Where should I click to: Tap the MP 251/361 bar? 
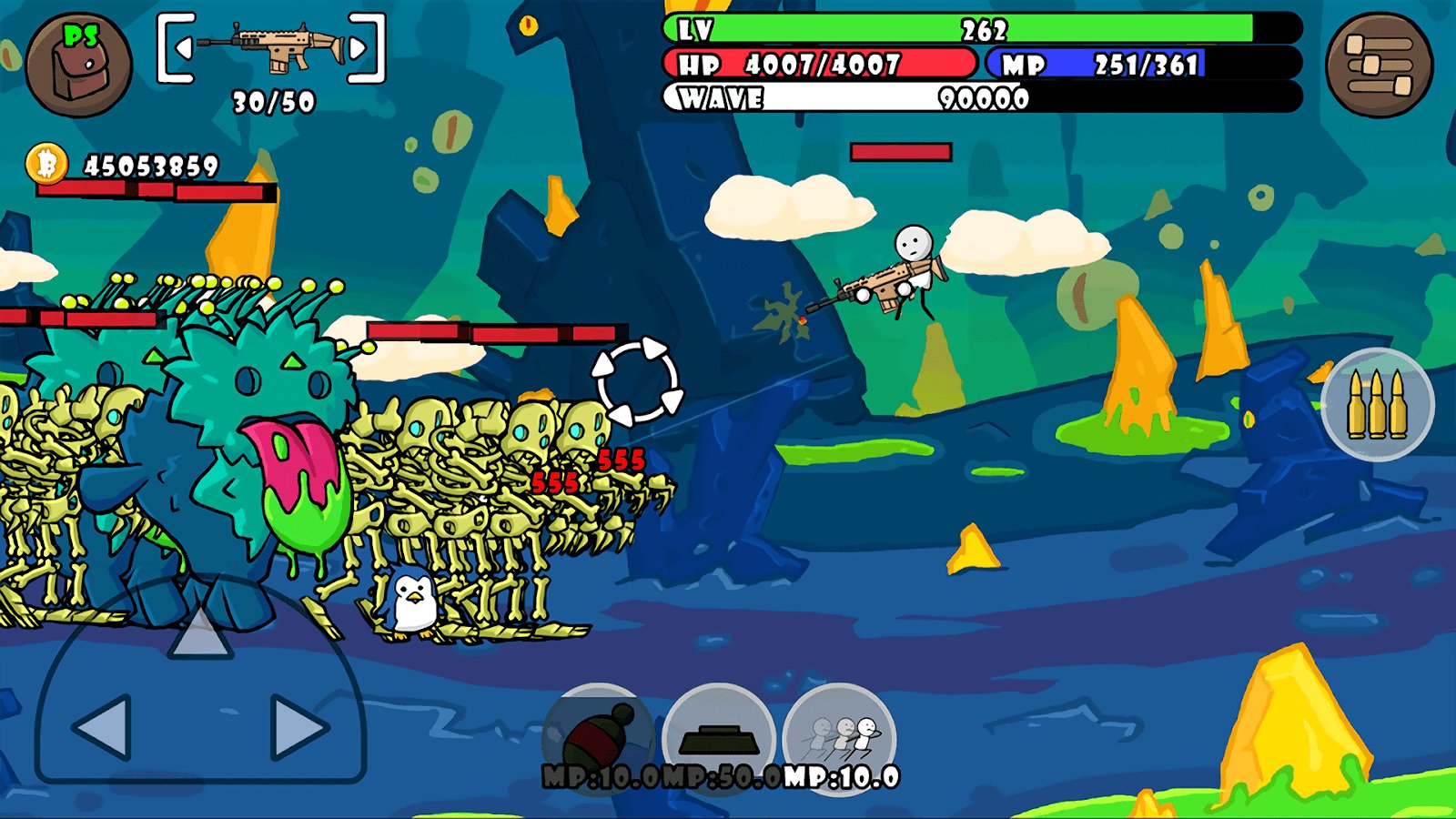point(1092,65)
